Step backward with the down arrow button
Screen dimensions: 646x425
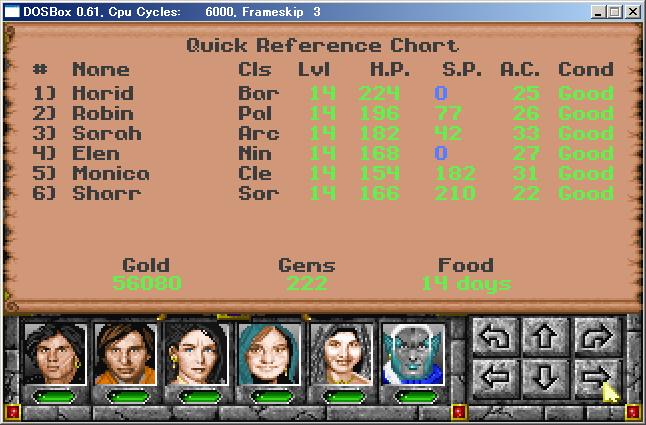[545, 379]
